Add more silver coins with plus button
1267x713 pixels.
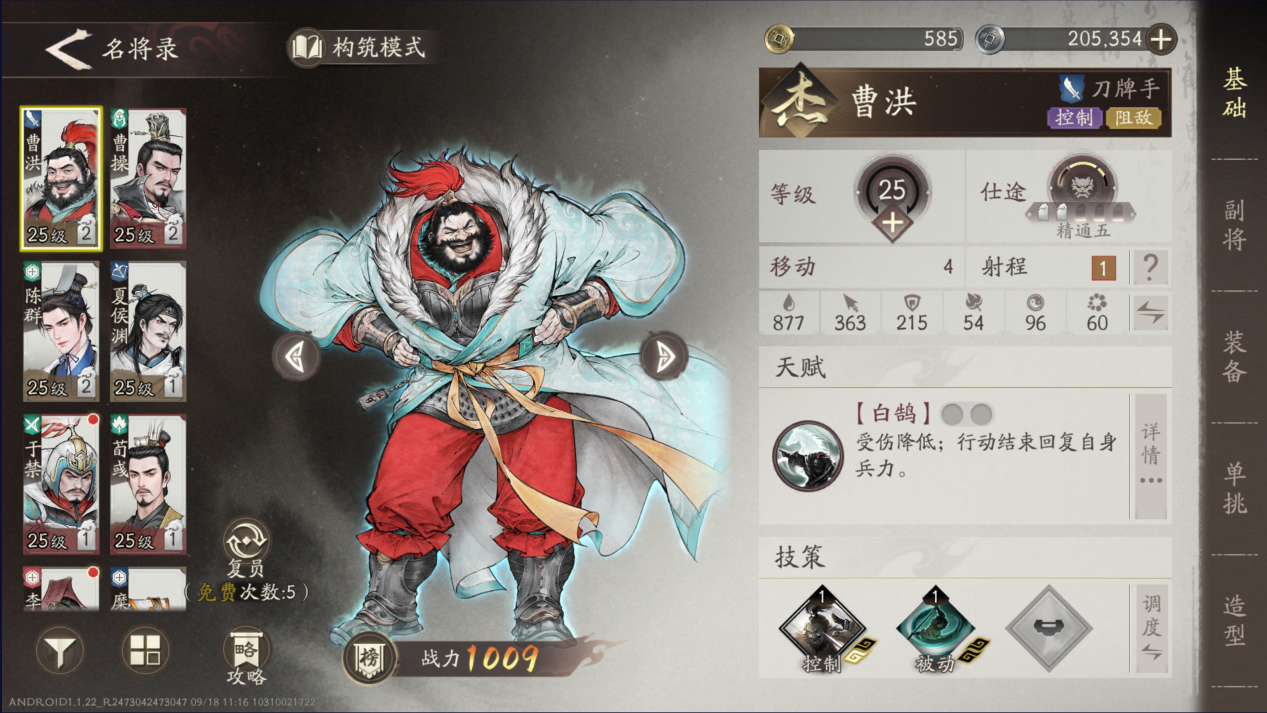point(1161,39)
